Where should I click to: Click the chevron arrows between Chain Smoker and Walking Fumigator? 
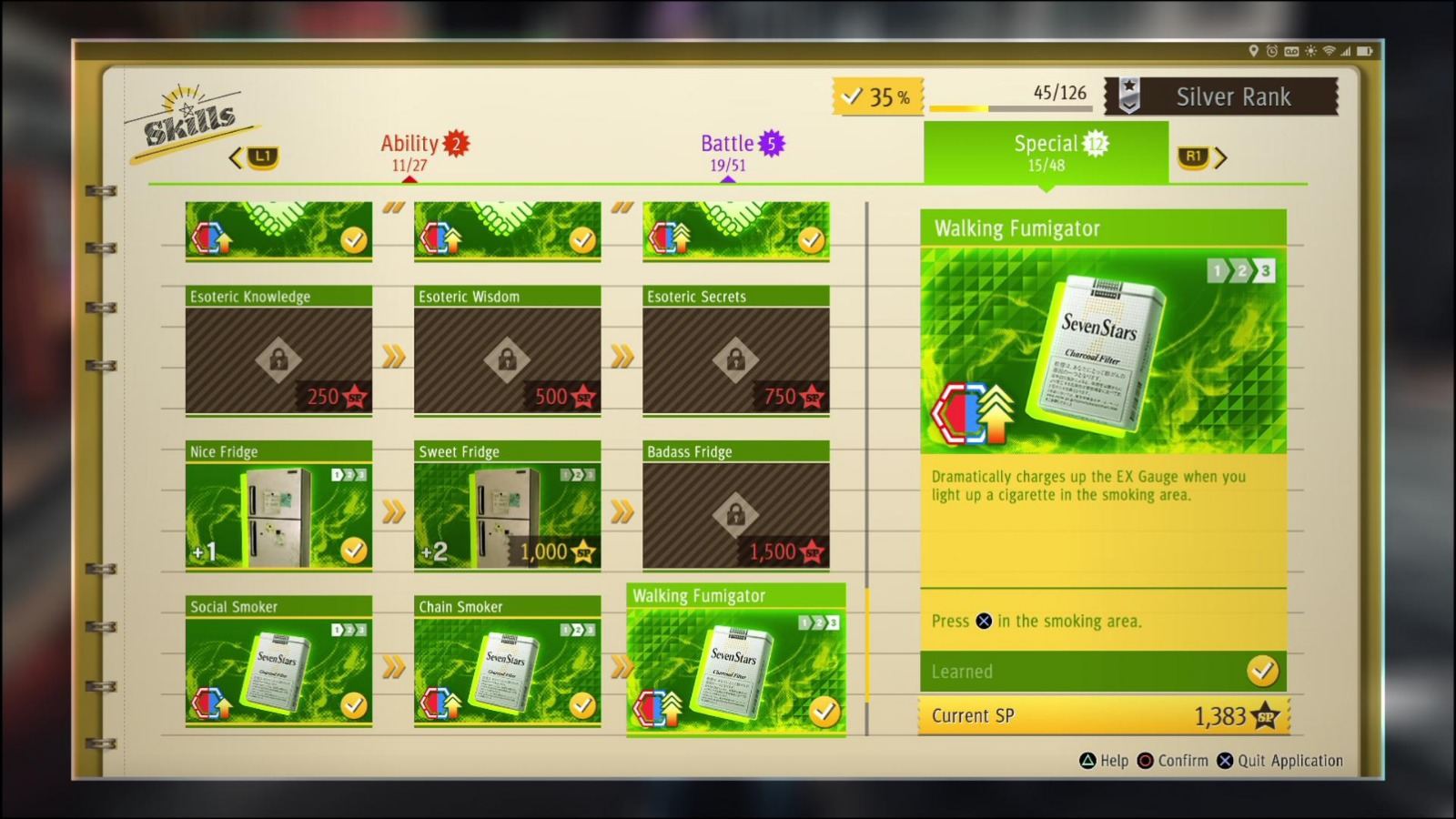pyautogui.click(x=623, y=667)
